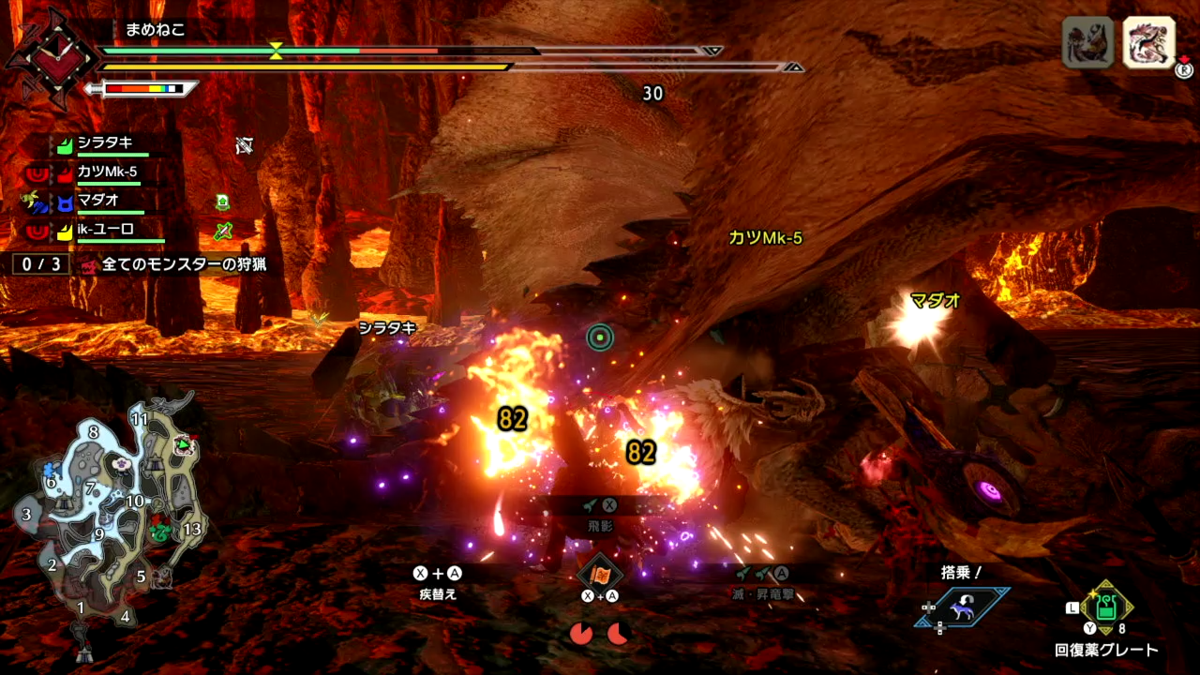This screenshot has height=675, width=1200.
Task: Select the first monster icon in the top-right
Action: pos(1087,43)
